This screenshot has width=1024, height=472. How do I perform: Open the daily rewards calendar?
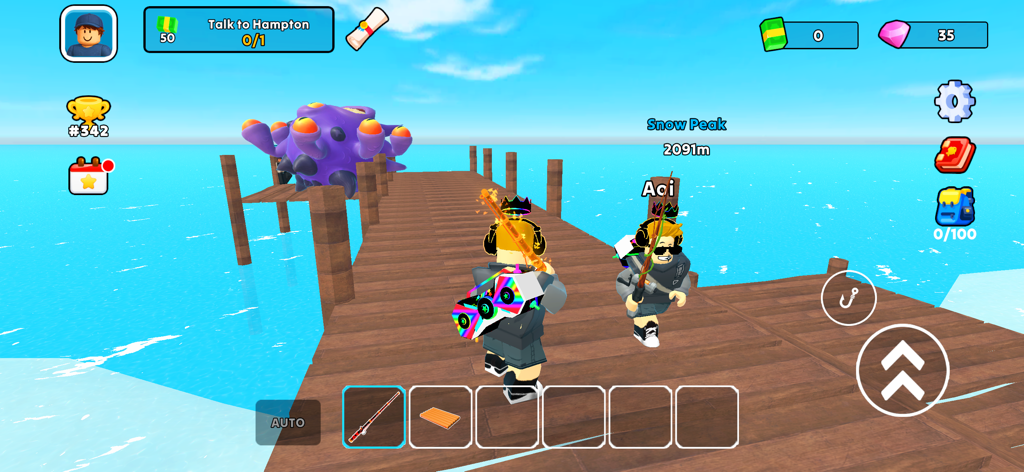coord(89,176)
